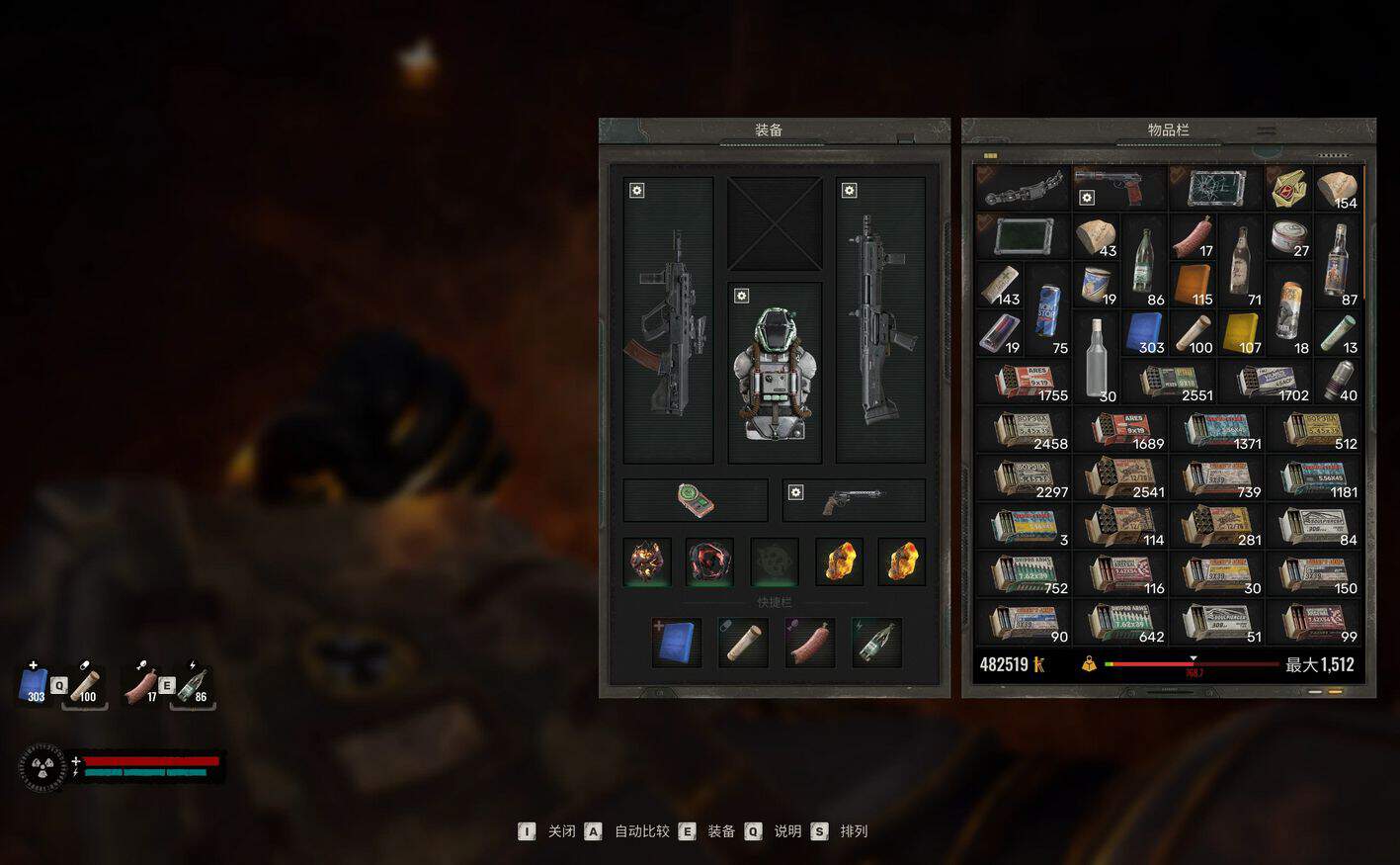Select the canned food with count 27

click(x=1289, y=237)
